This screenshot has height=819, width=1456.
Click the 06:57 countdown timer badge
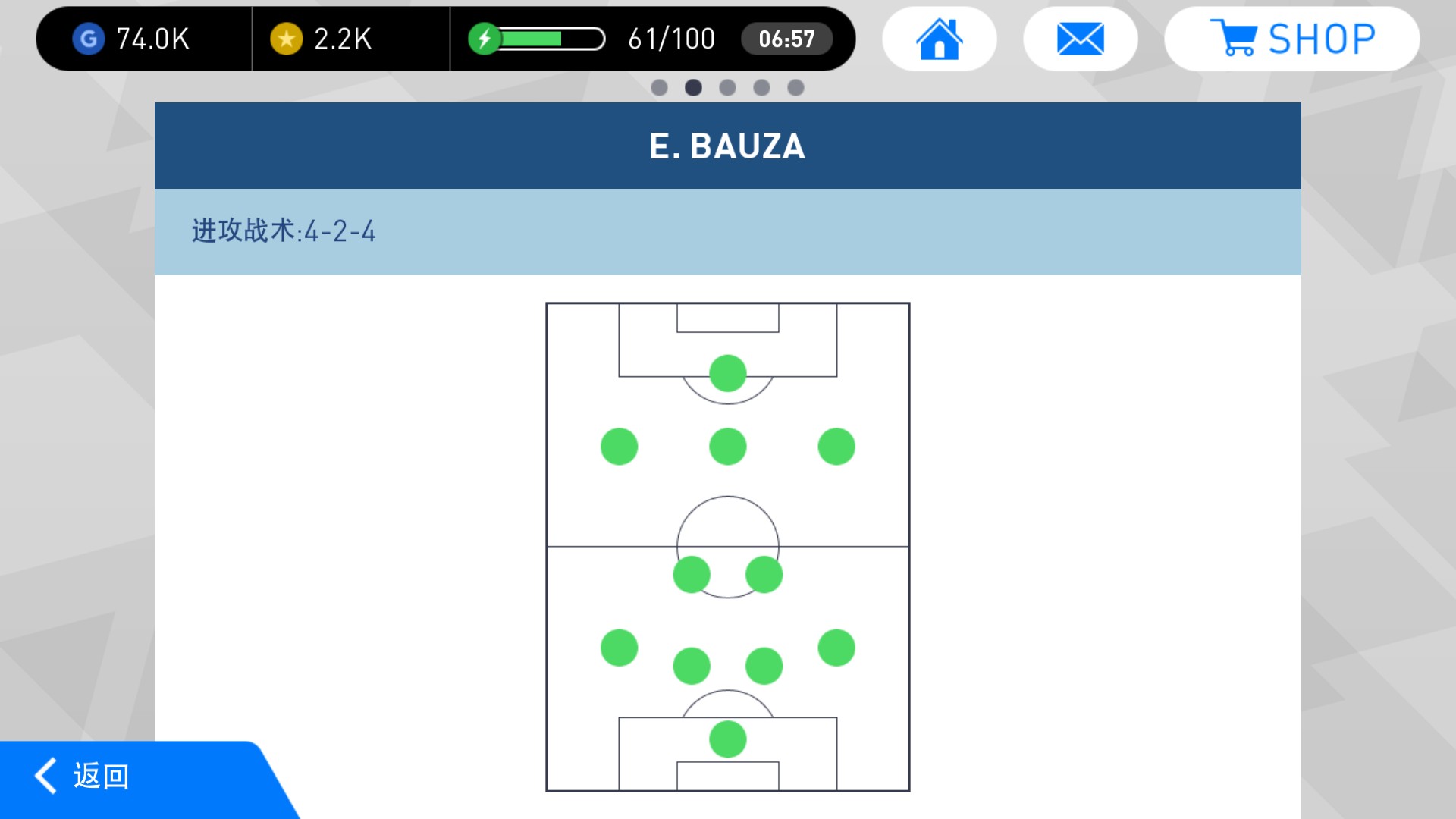(787, 39)
